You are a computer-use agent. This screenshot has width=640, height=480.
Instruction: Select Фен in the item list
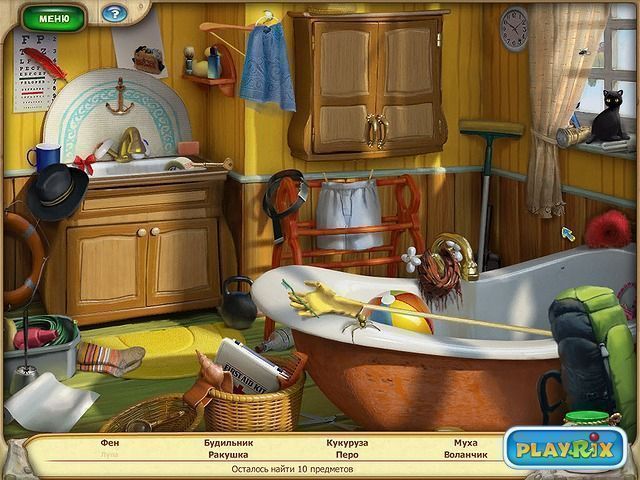[109, 442]
